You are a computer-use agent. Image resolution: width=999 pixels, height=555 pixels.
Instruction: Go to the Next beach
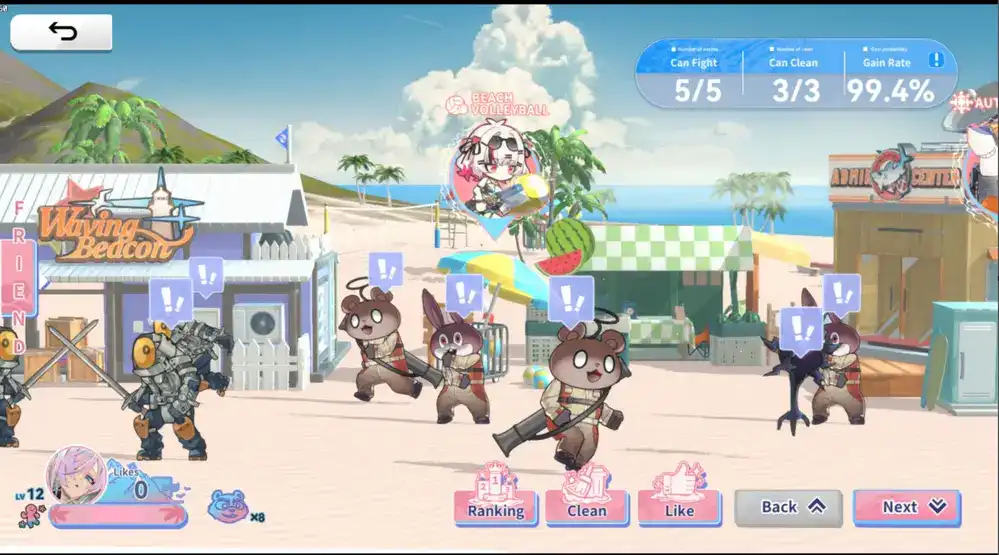(907, 507)
